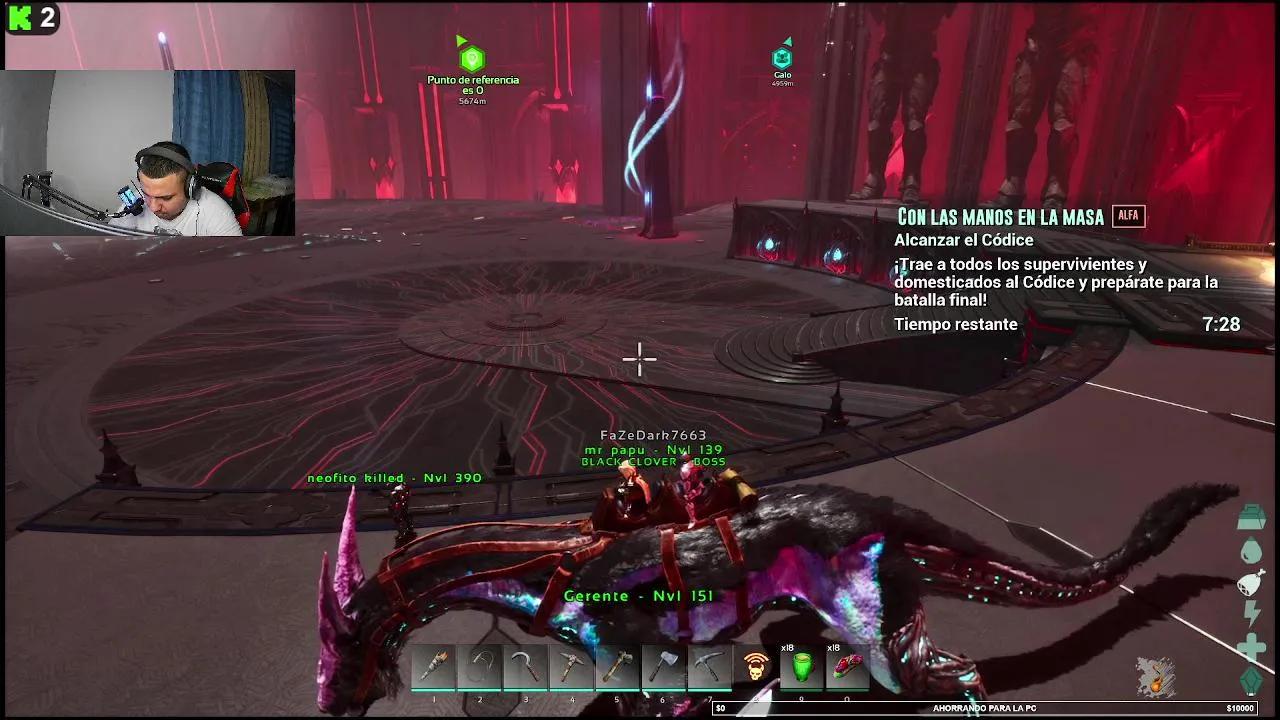
Task: Click the fireball status effect icon
Action: [x=1155, y=676]
